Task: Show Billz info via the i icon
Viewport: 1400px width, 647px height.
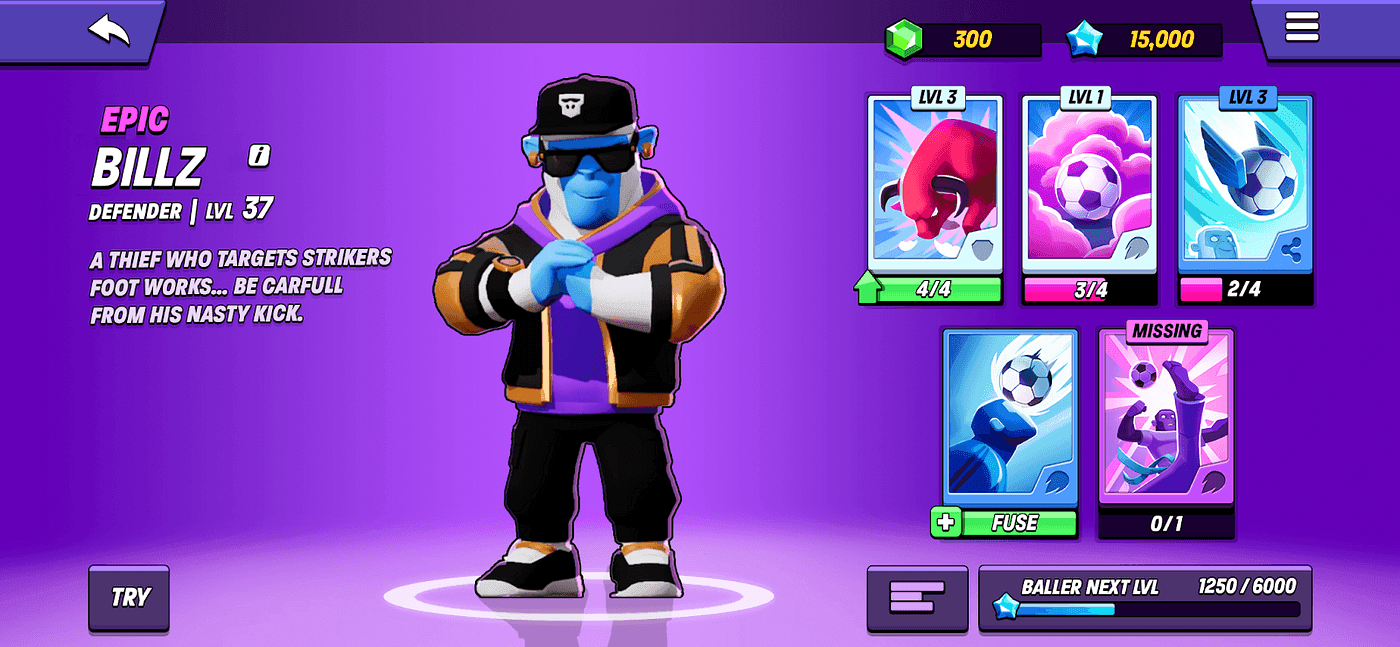Action: (260, 155)
